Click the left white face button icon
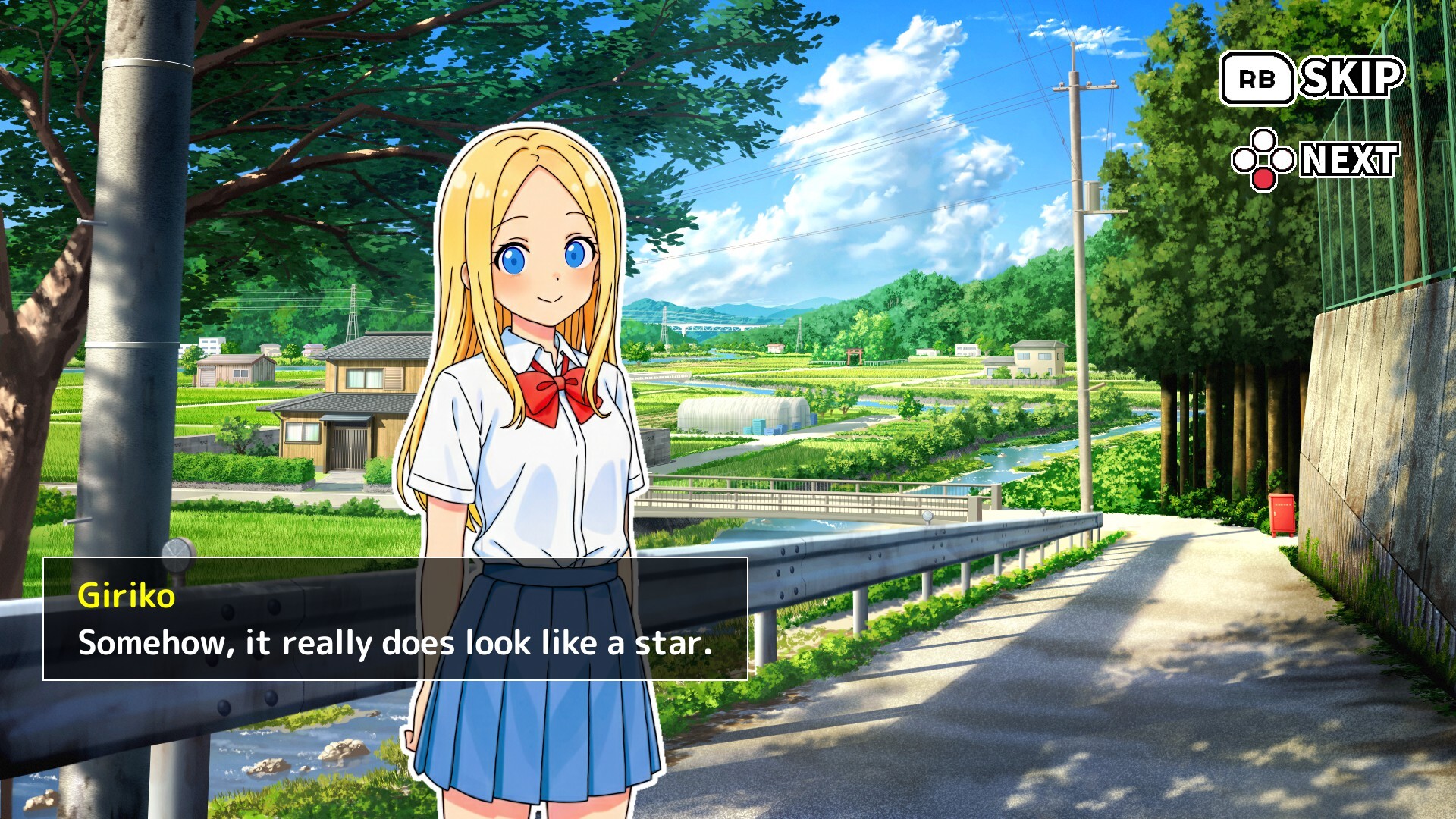The height and width of the screenshot is (819, 1456). coord(1244,159)
